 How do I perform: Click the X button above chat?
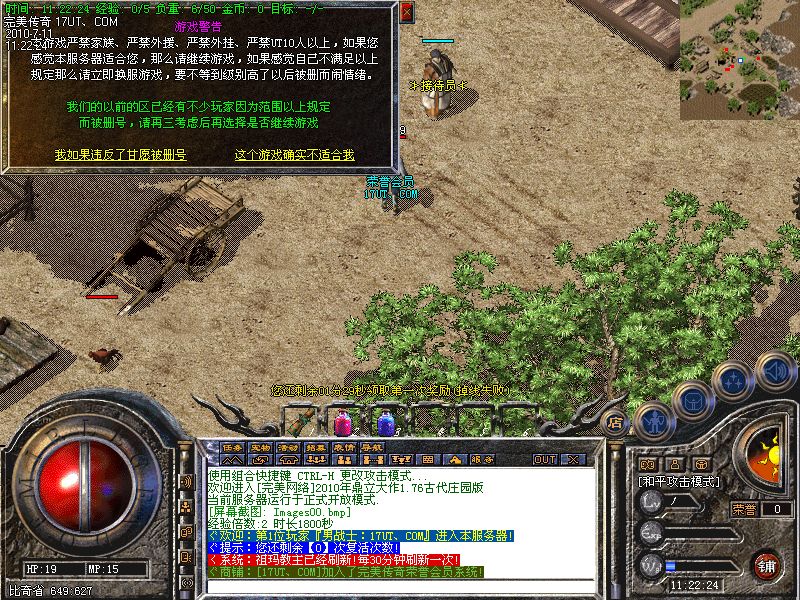click(574, 460)
